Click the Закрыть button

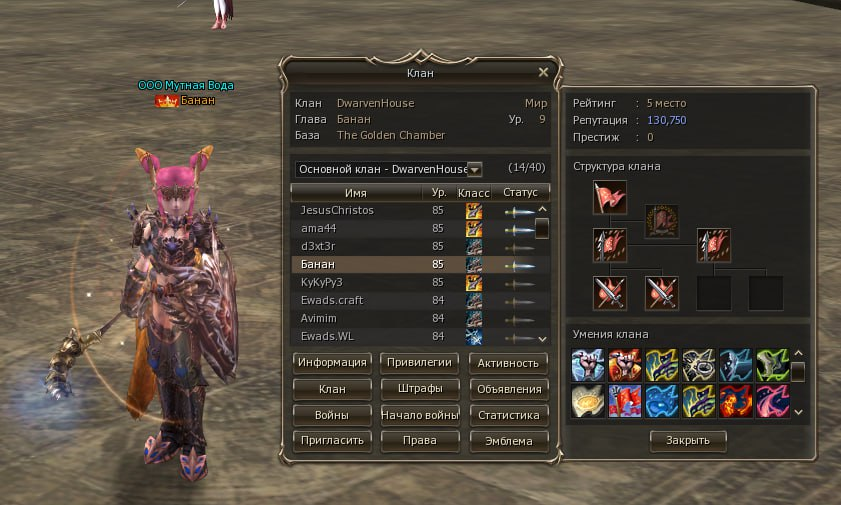point(688,440)
